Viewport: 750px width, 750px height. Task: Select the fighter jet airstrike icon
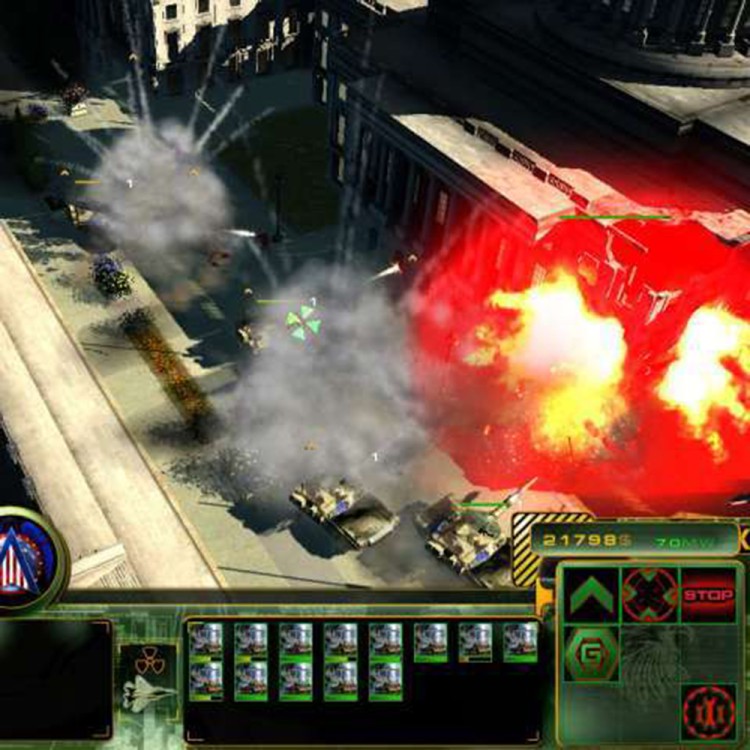149,694
